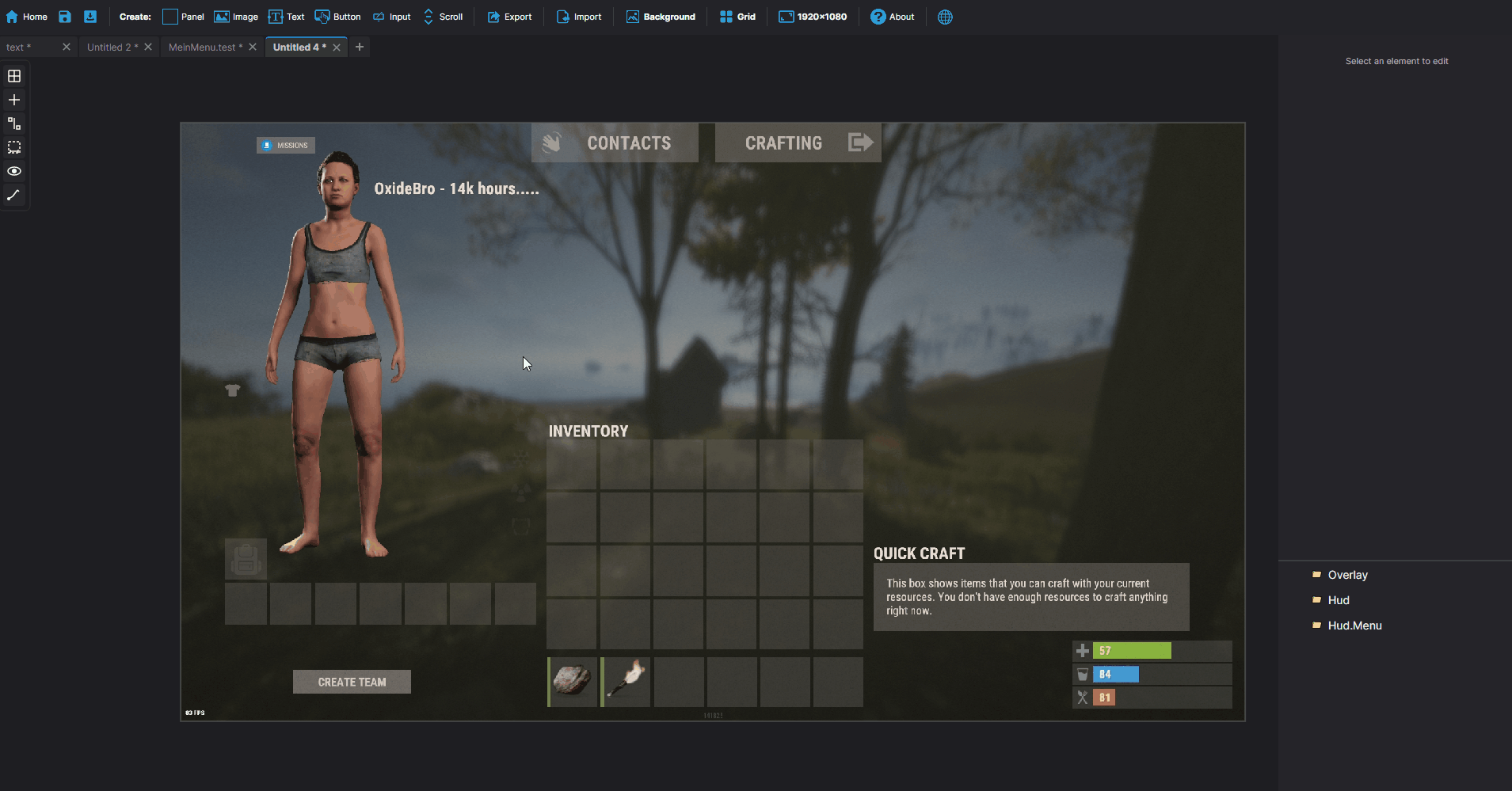This screenshot has width=1512, height=791.
Task: Toggle the Grid display on the toolbar
Action: click(x=737, y=16)
